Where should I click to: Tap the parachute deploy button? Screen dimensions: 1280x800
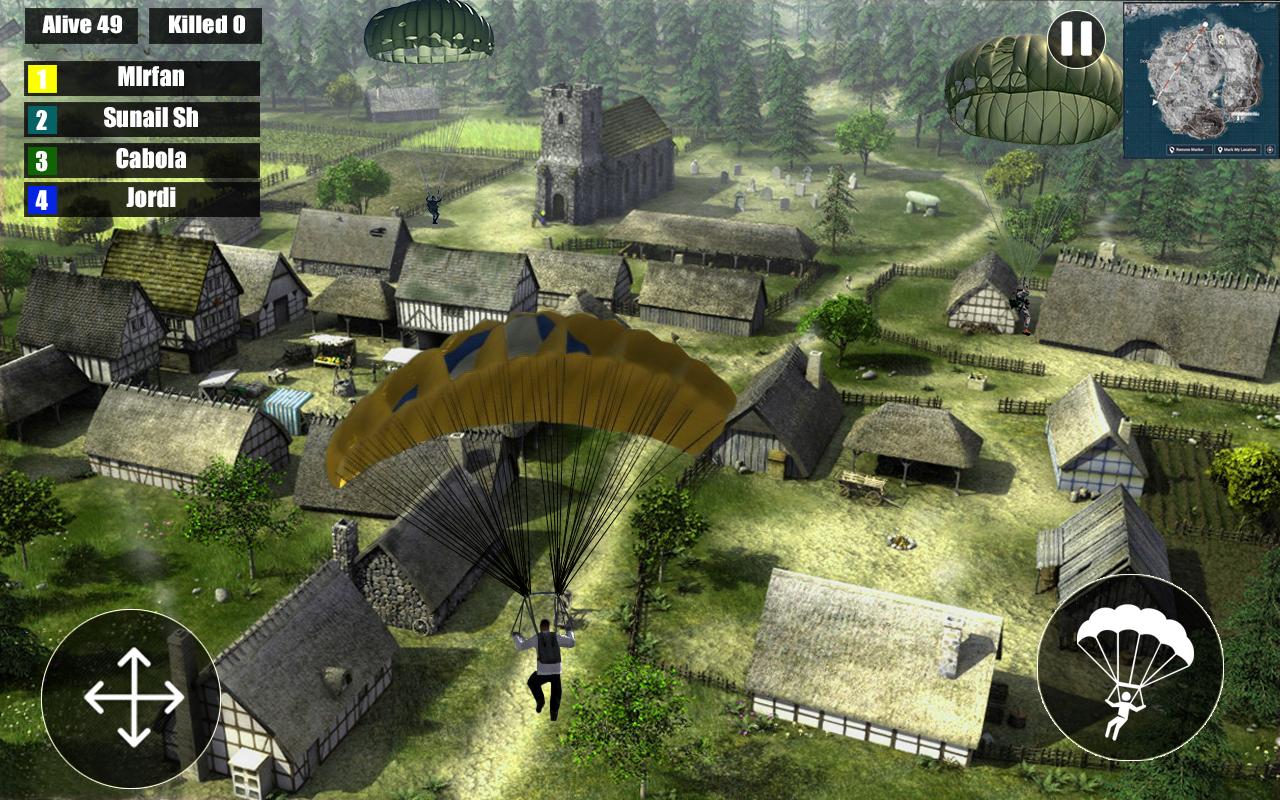[1130, 667]
